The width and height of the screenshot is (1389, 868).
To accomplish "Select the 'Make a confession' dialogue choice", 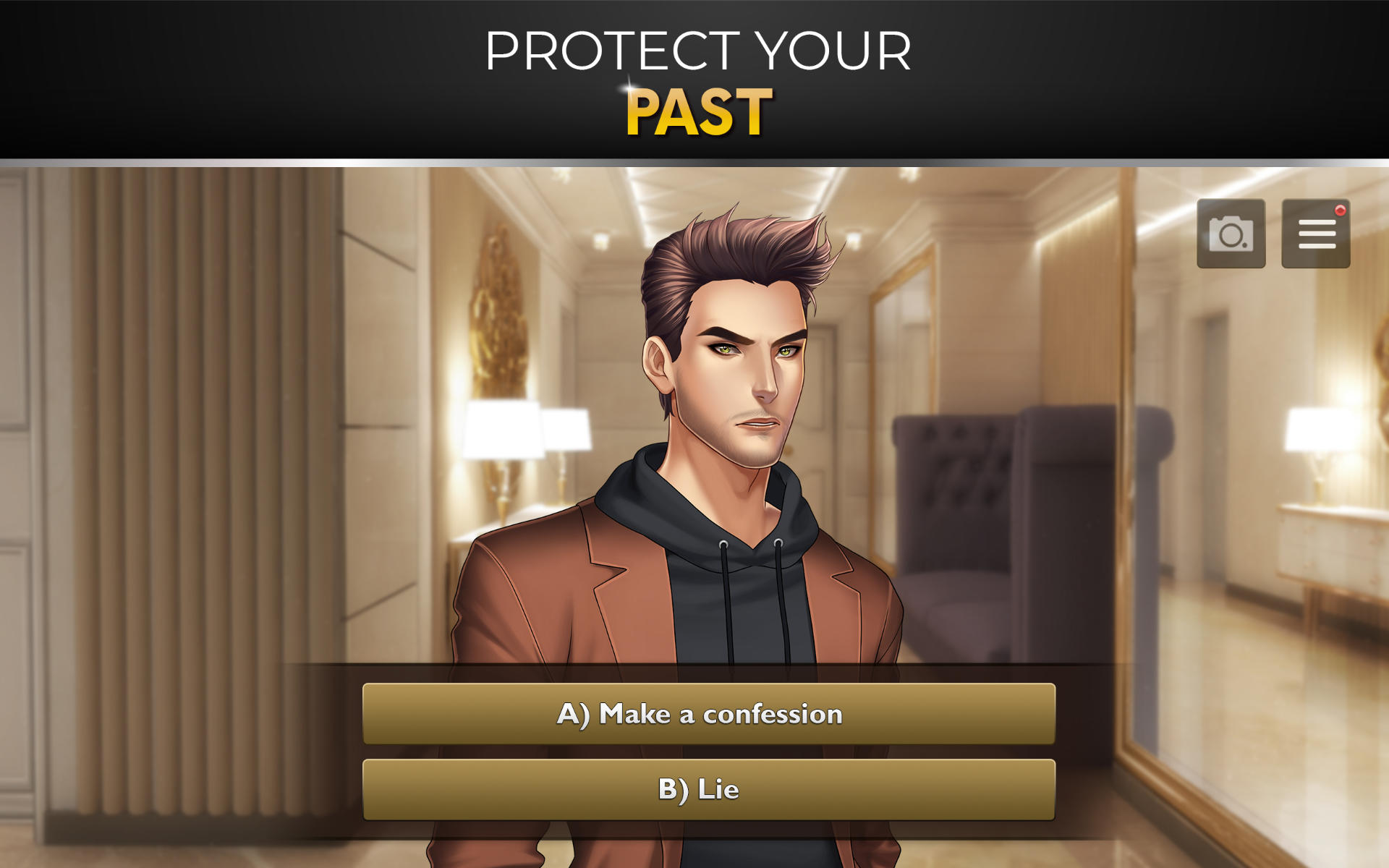I will (x=697, y=715).
